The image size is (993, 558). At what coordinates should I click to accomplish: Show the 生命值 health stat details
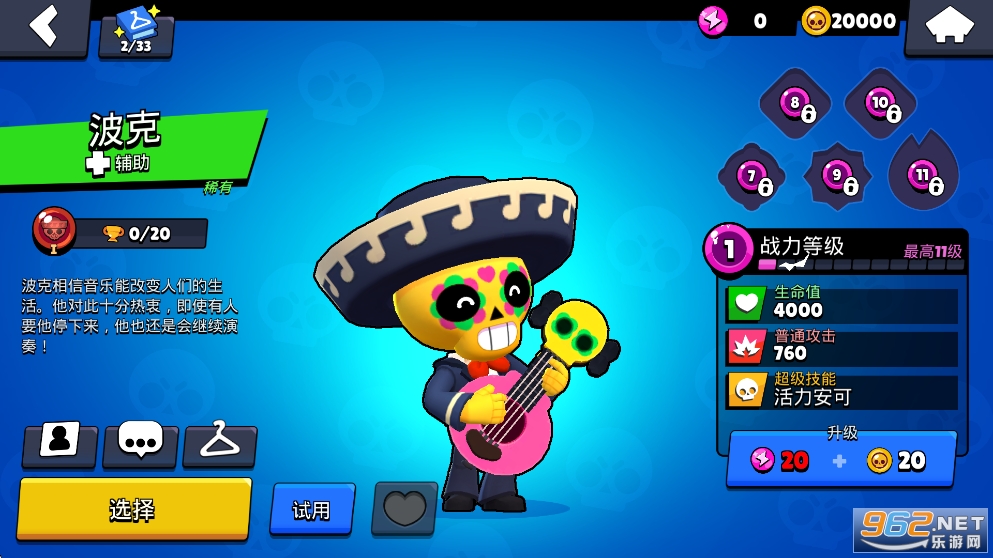[840, 302]
